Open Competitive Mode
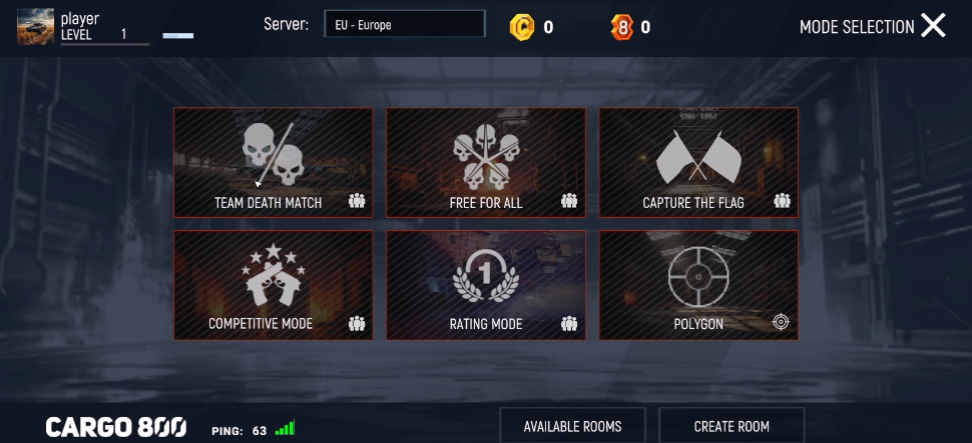The image size is (972, 443). [273, 285]
